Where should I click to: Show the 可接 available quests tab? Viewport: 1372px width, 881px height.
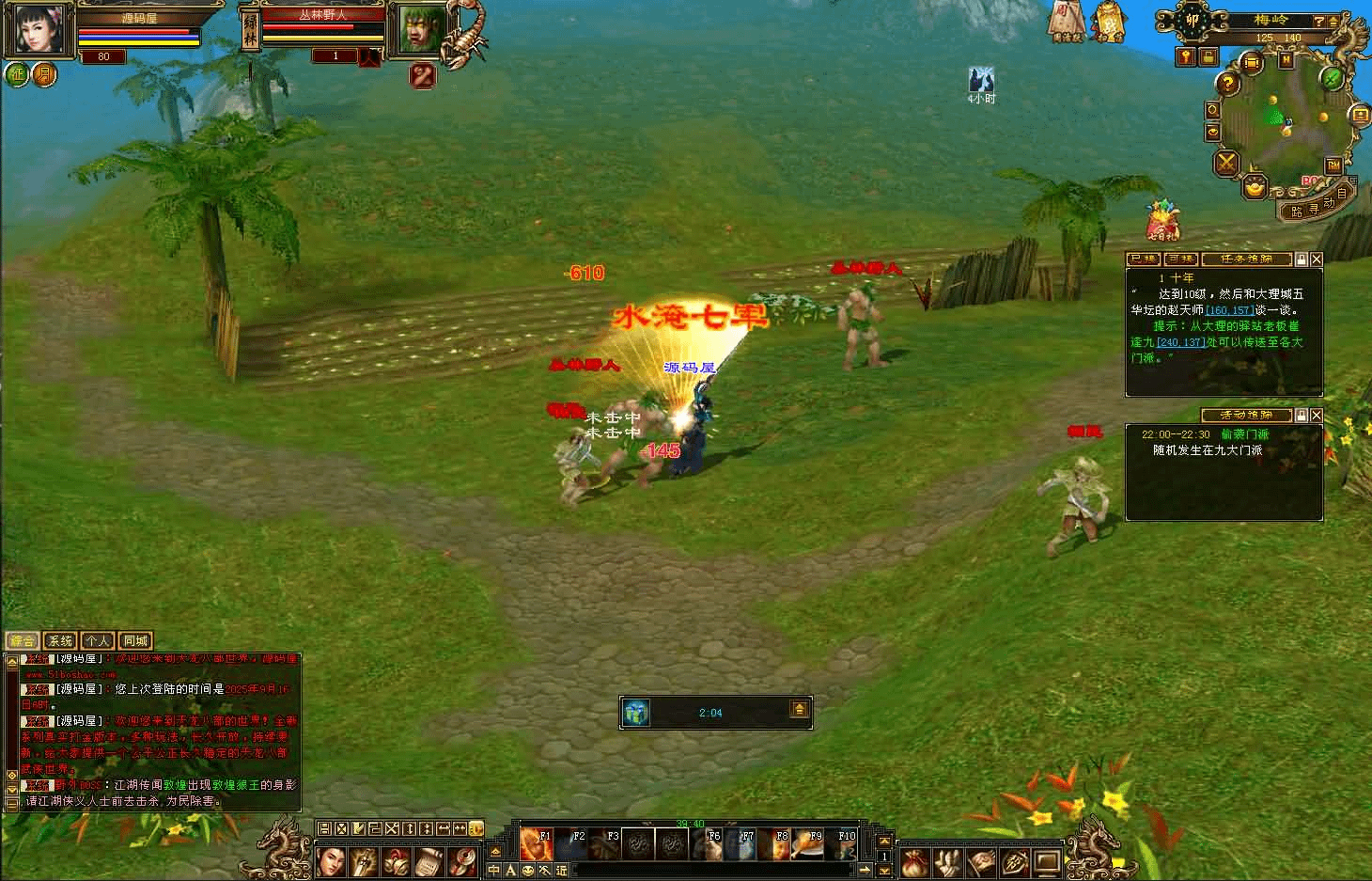[1180, 259]
